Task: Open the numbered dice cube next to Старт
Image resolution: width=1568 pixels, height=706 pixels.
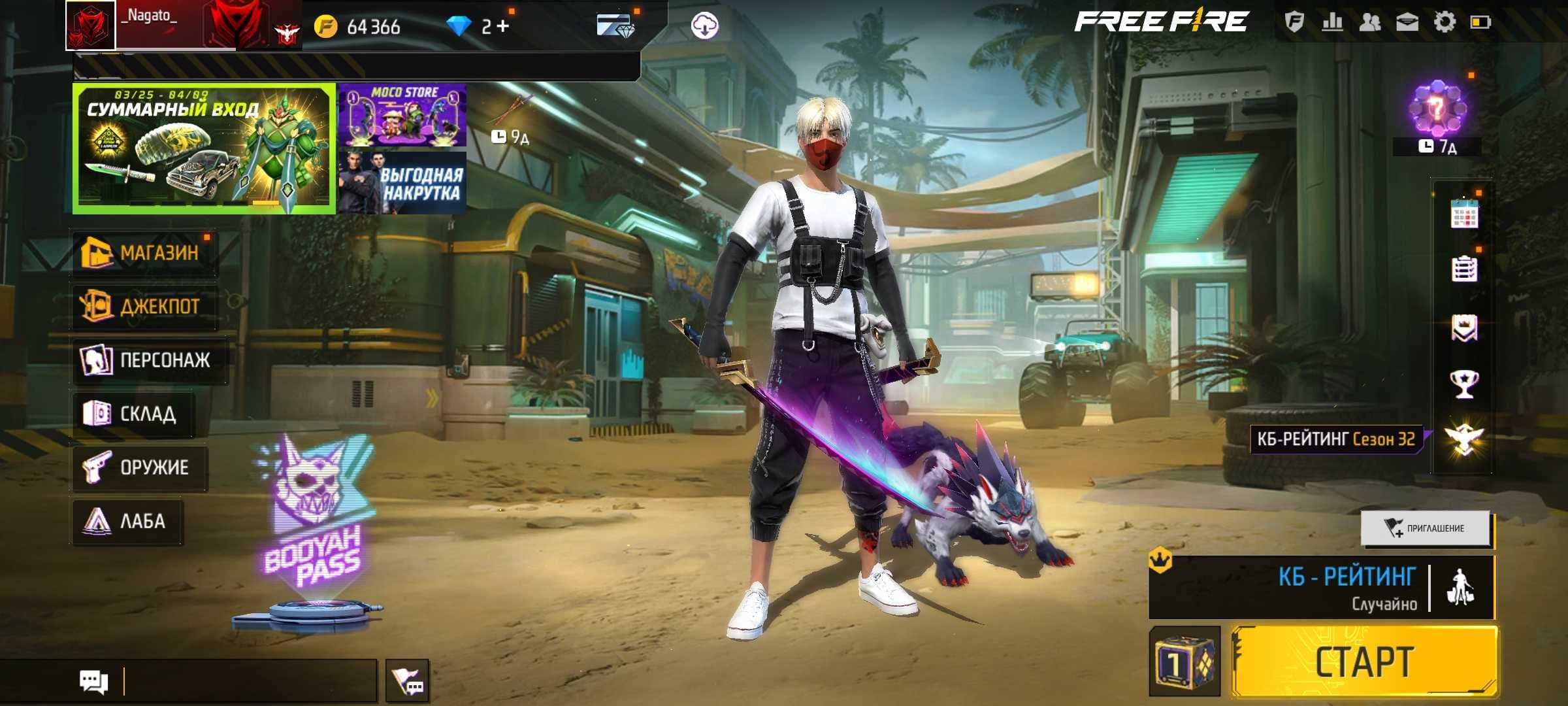Action: pos(1184,662)
